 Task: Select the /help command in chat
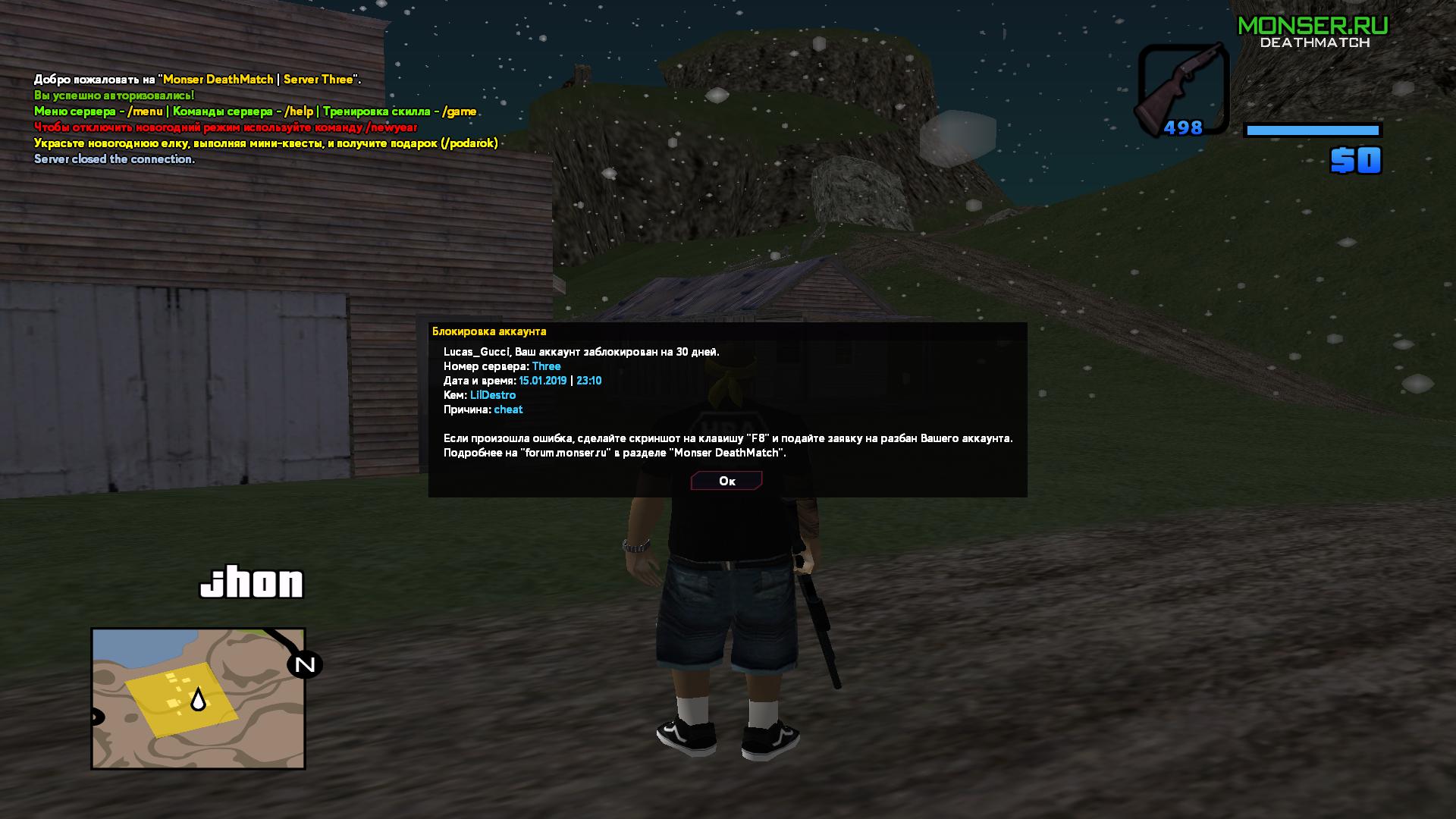[297, 110]
